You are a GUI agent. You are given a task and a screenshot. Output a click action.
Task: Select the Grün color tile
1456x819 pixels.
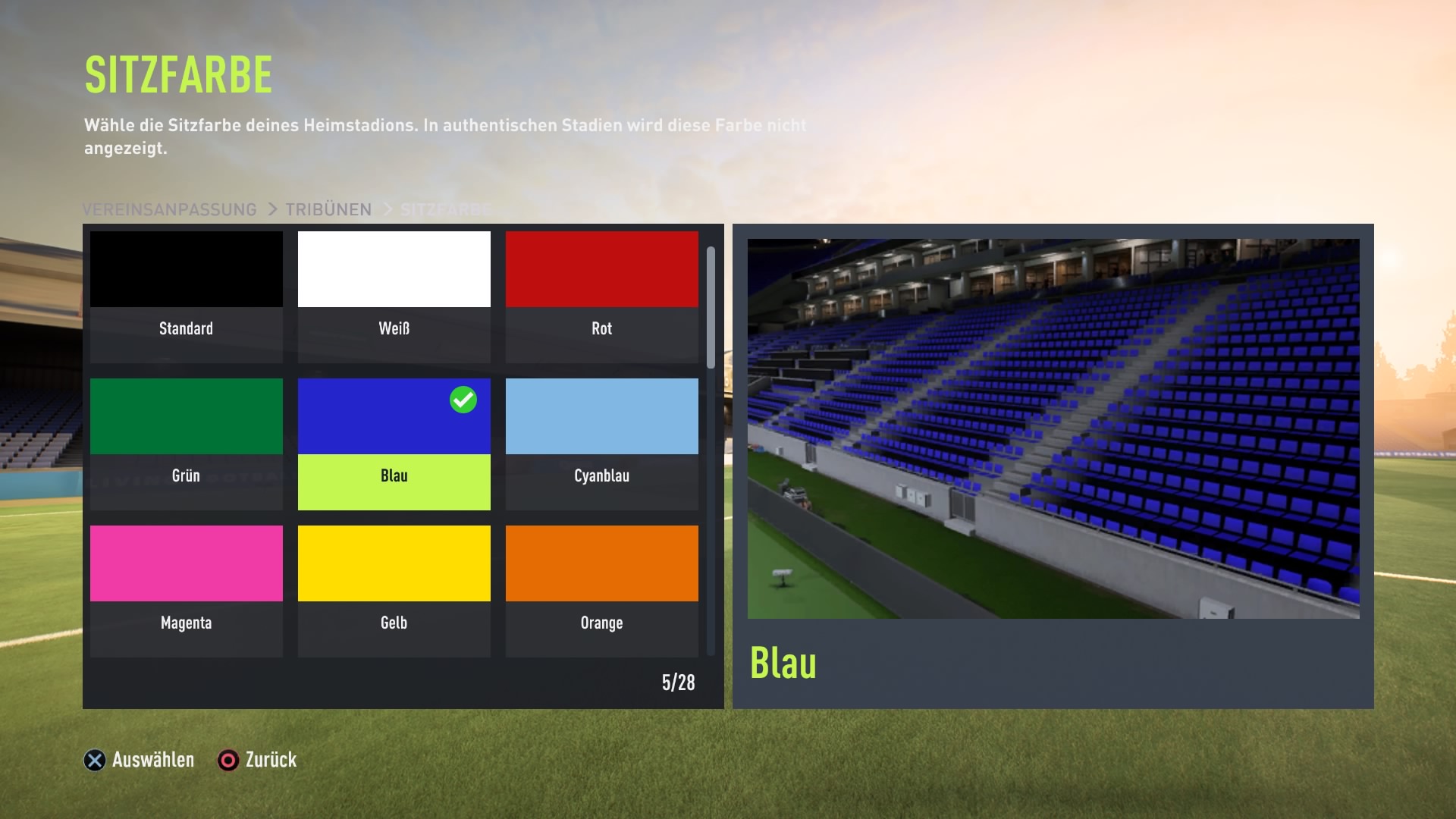tap(186, 443)
